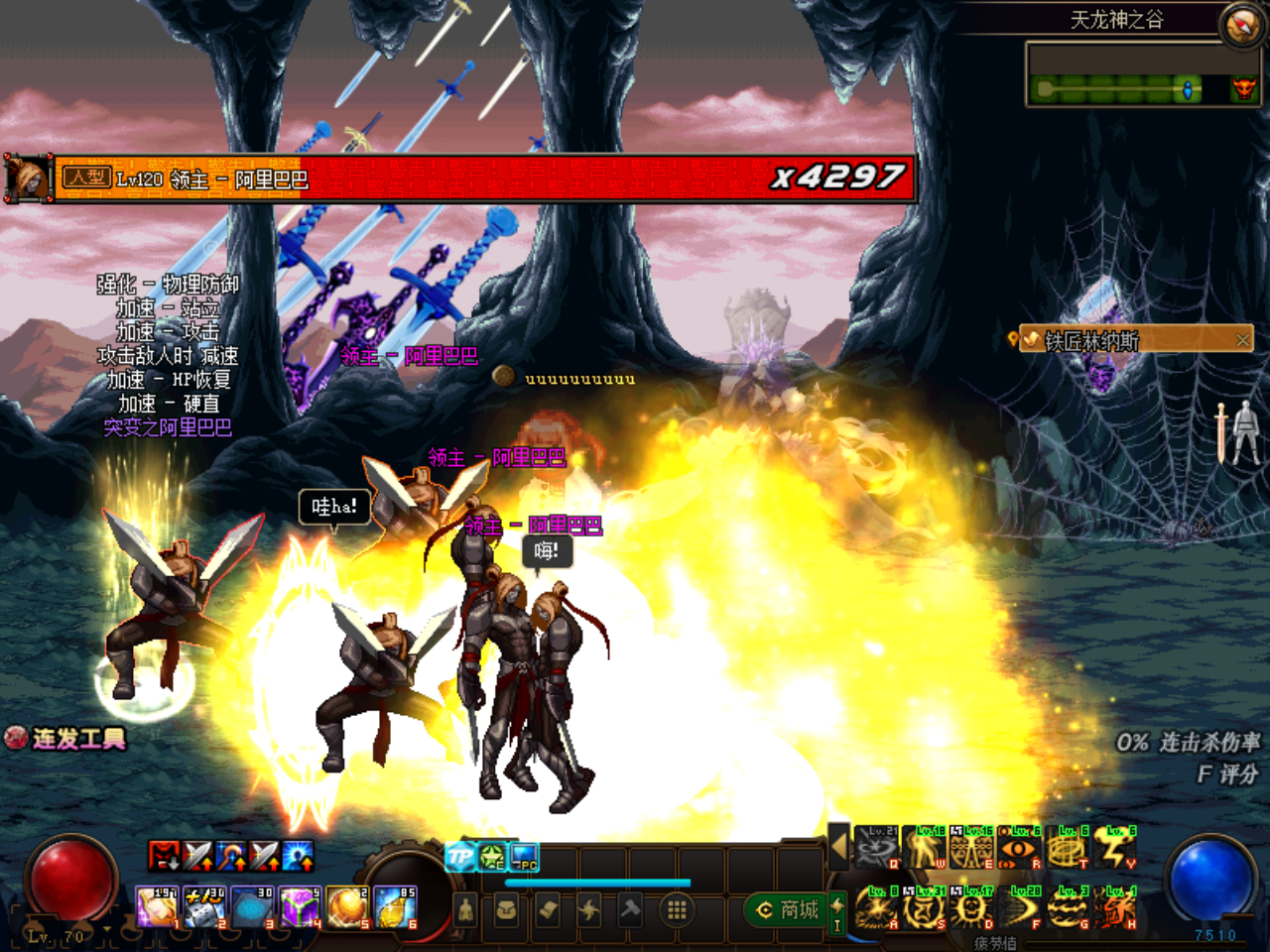Use the quick slot 1 consumable item

[x=157, y=907]
